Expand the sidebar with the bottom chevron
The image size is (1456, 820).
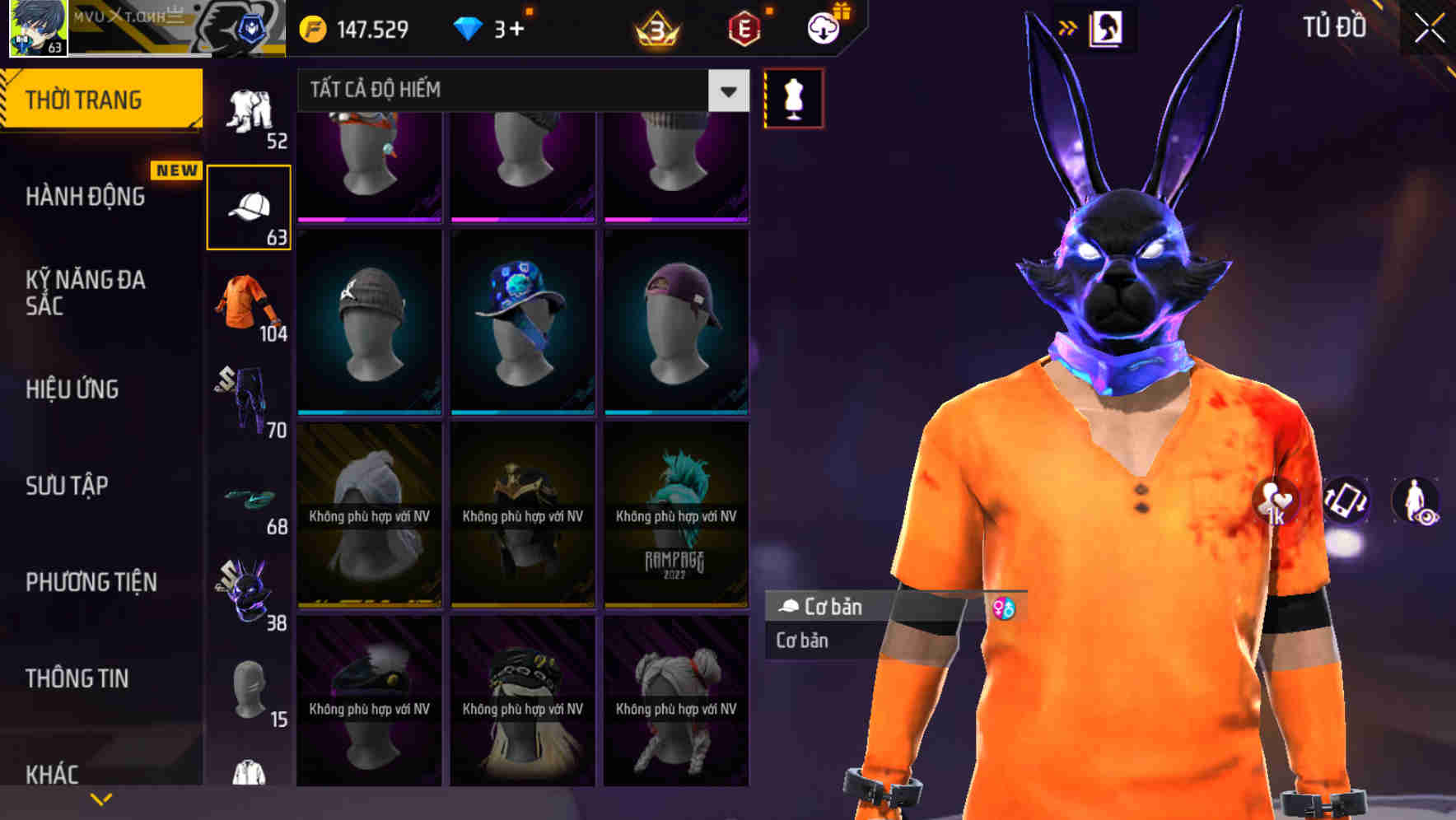101,797
